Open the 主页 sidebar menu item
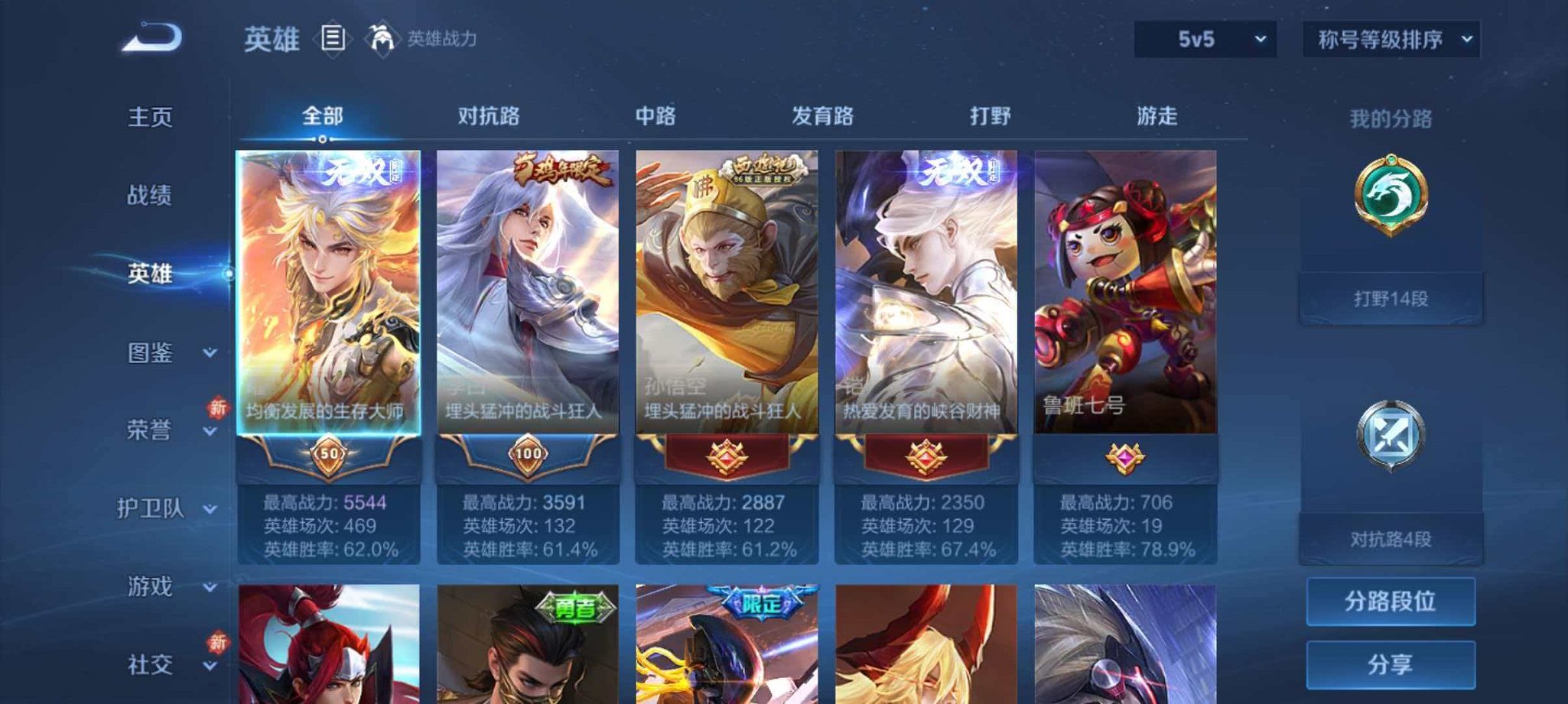This screenshot has width=1568, height=704. click(x=149, y=116)
